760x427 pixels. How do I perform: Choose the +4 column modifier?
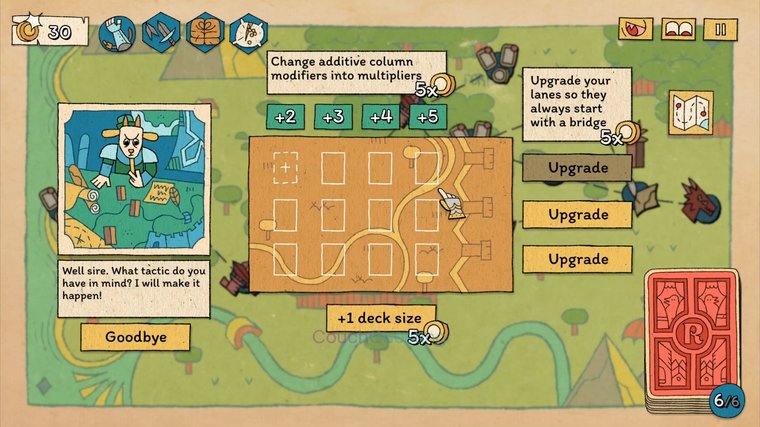[x=380, y=117]
